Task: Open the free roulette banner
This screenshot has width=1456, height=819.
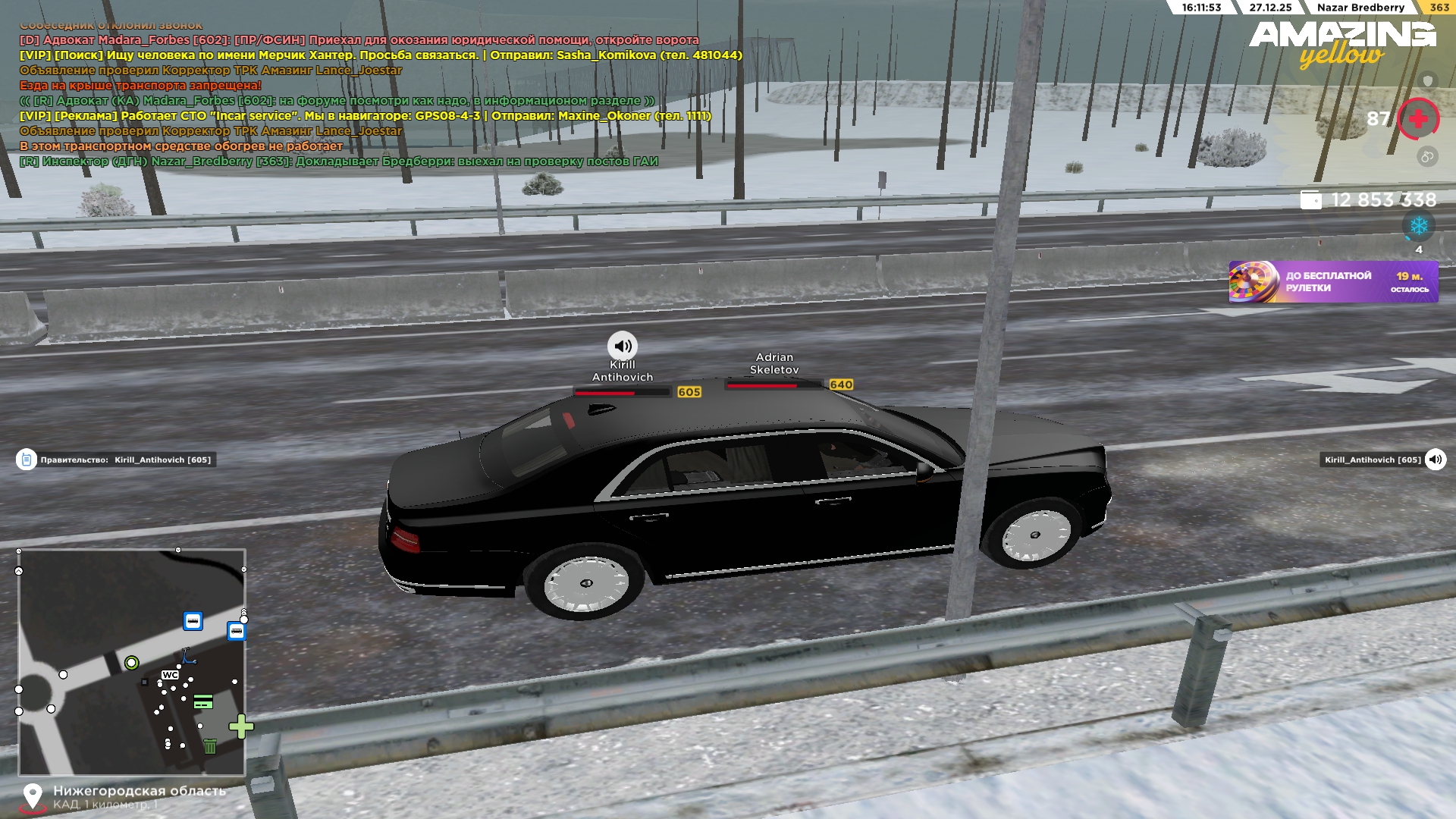Action: [1332, 282]
